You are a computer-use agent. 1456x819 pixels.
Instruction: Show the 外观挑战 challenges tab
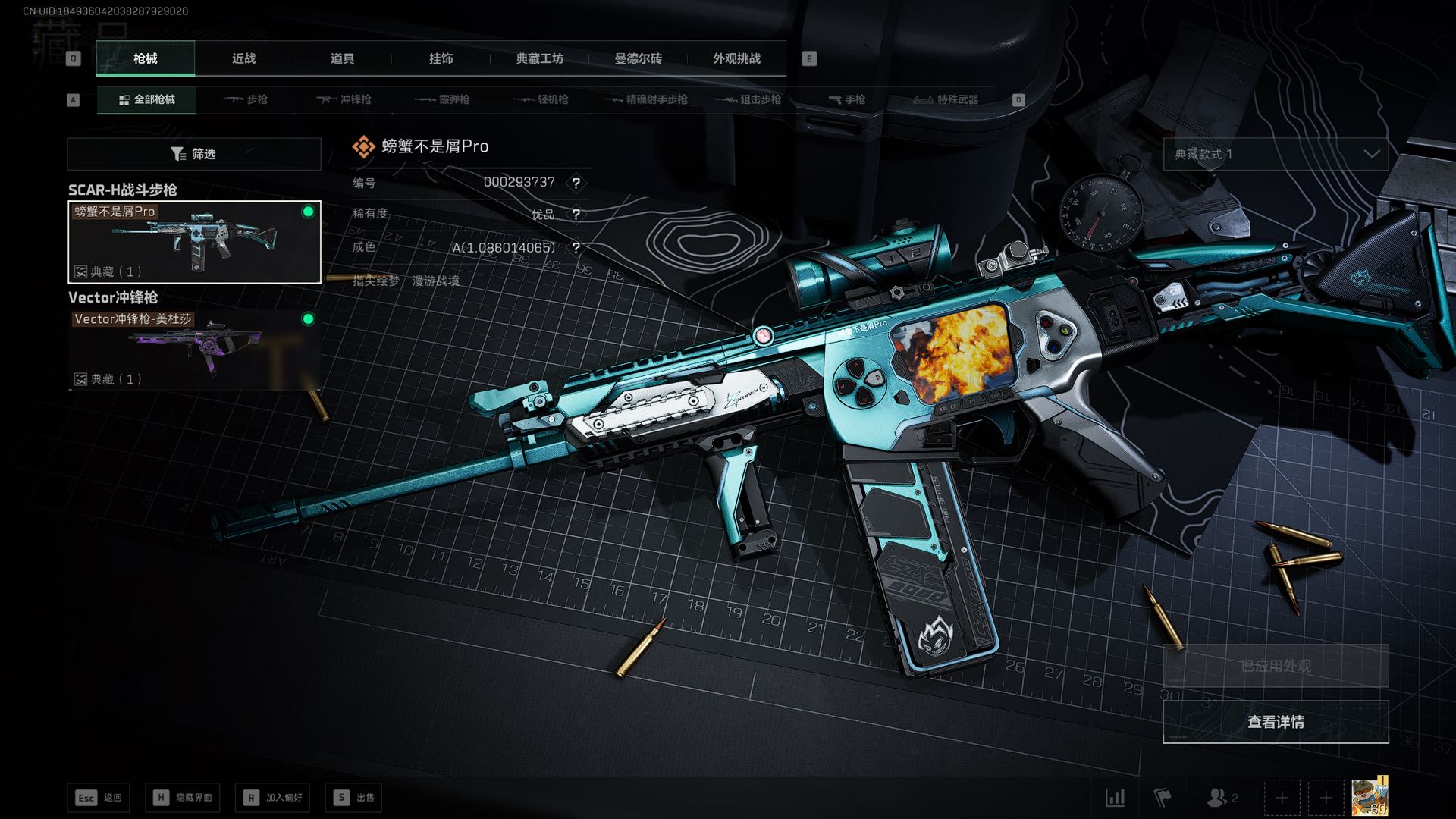point(736,58)
